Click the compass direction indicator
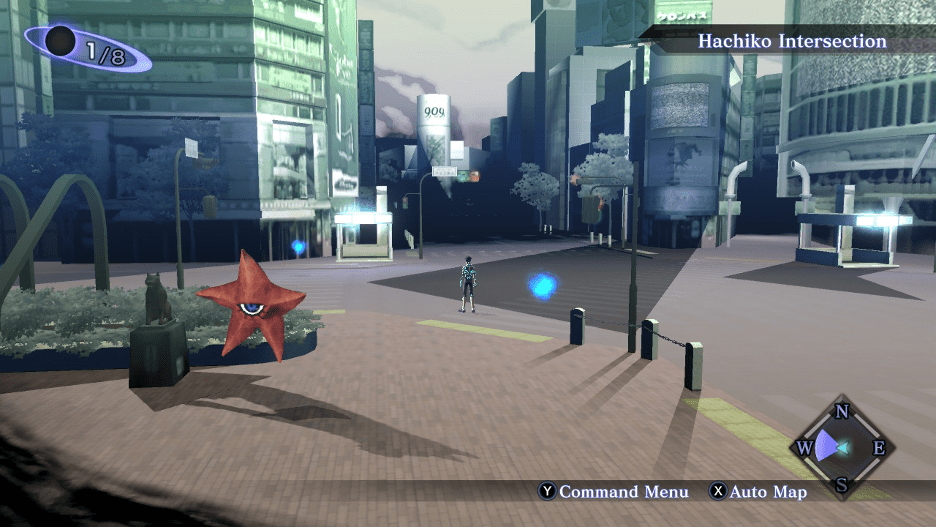This screenshot has width=936, height=528. pos(842,447)
